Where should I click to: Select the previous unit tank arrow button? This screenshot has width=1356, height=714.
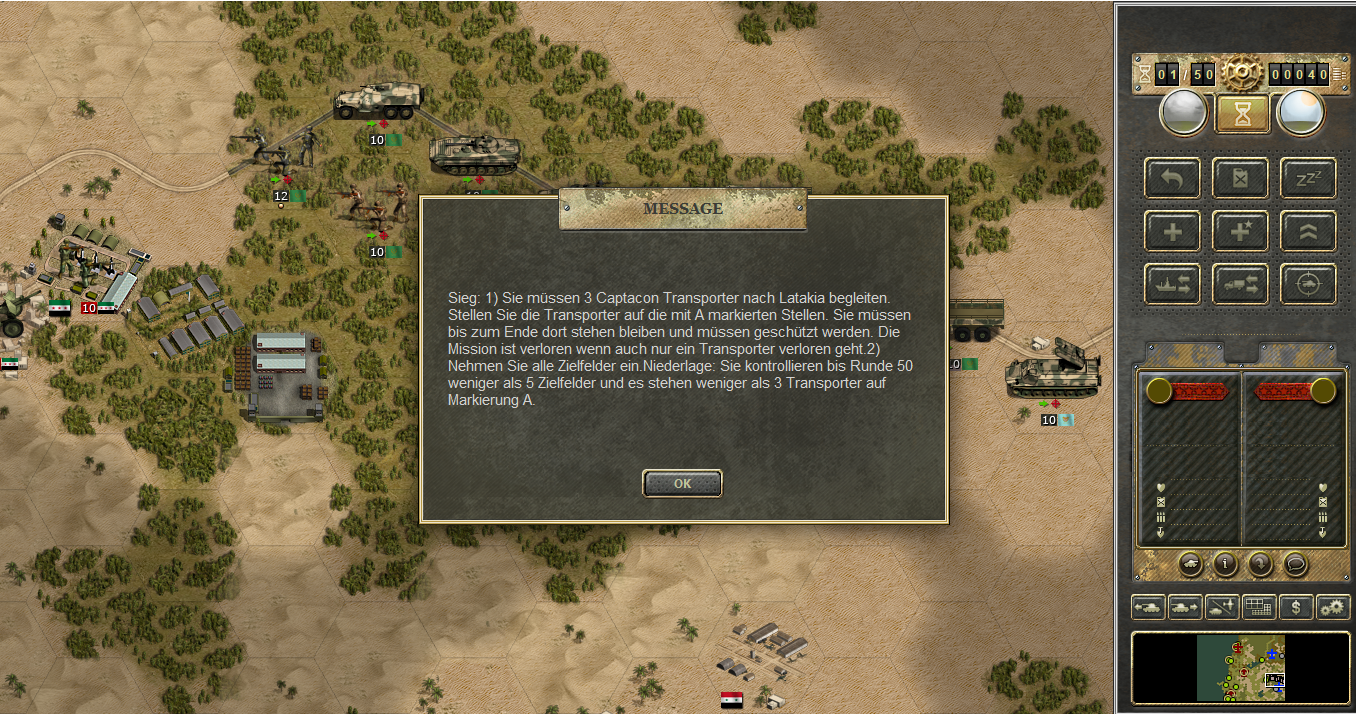point(1147,607)
